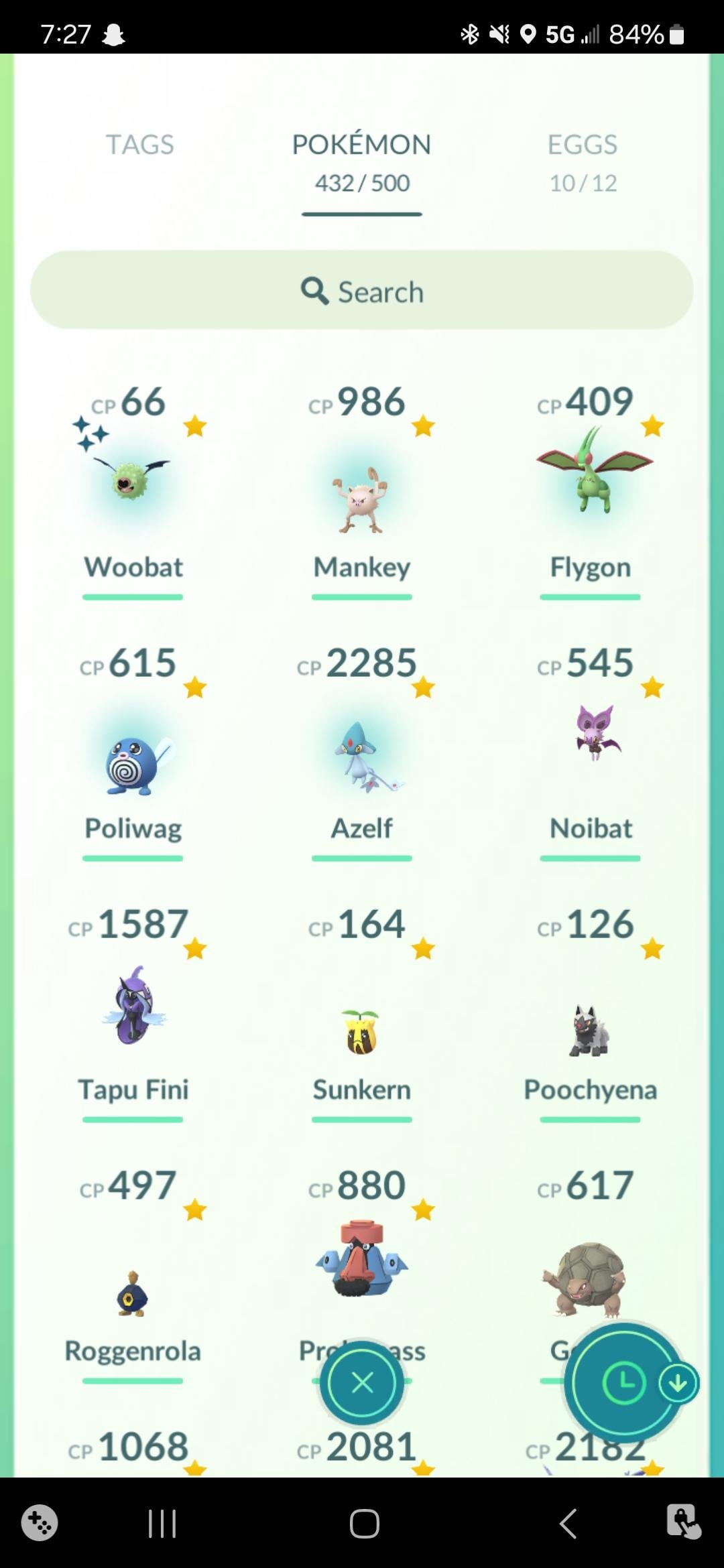Image resolution: width=724 pixels, height=1568 pixels.
Task: Select Poliwag with CP 615
Action: 133,764
